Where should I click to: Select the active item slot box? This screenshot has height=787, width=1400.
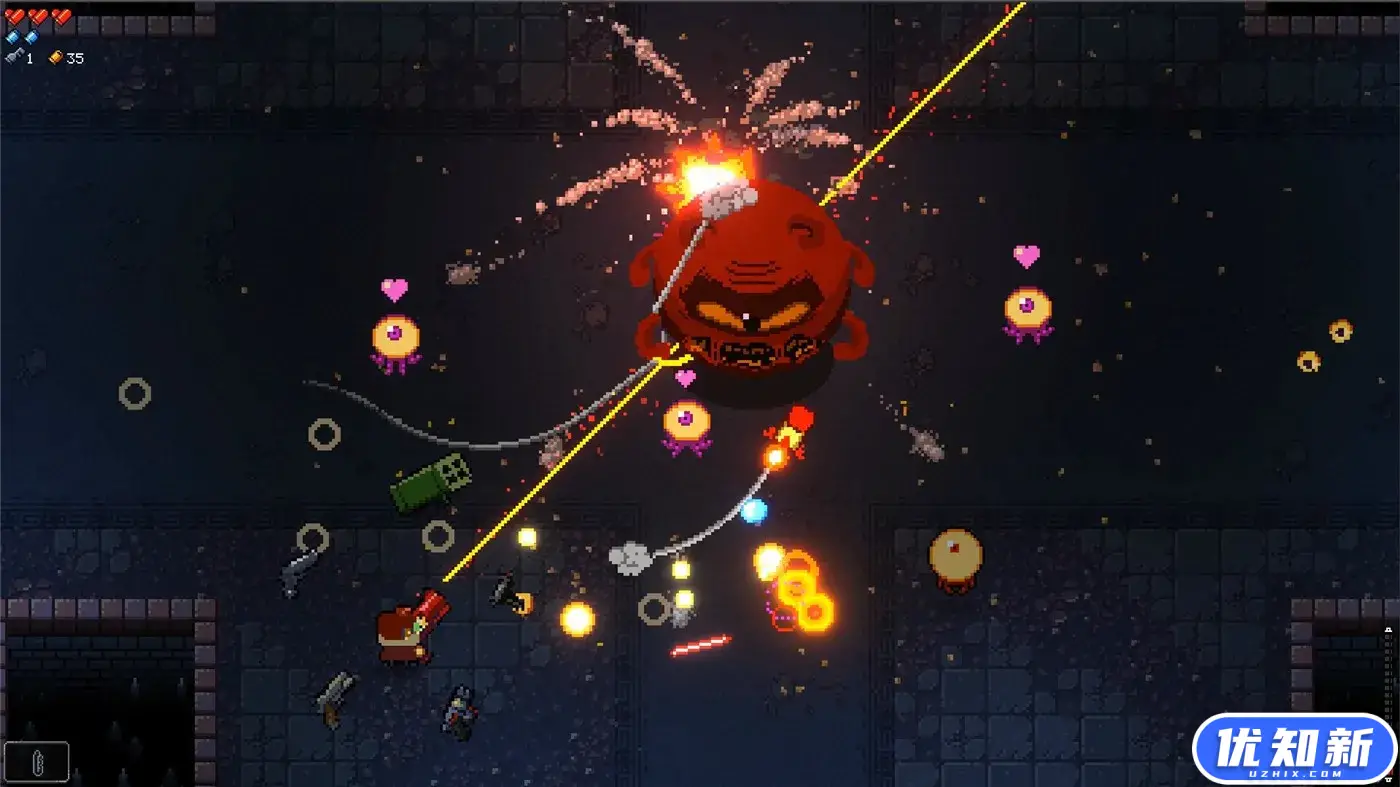pyautogui.click(x=37, y=761)
